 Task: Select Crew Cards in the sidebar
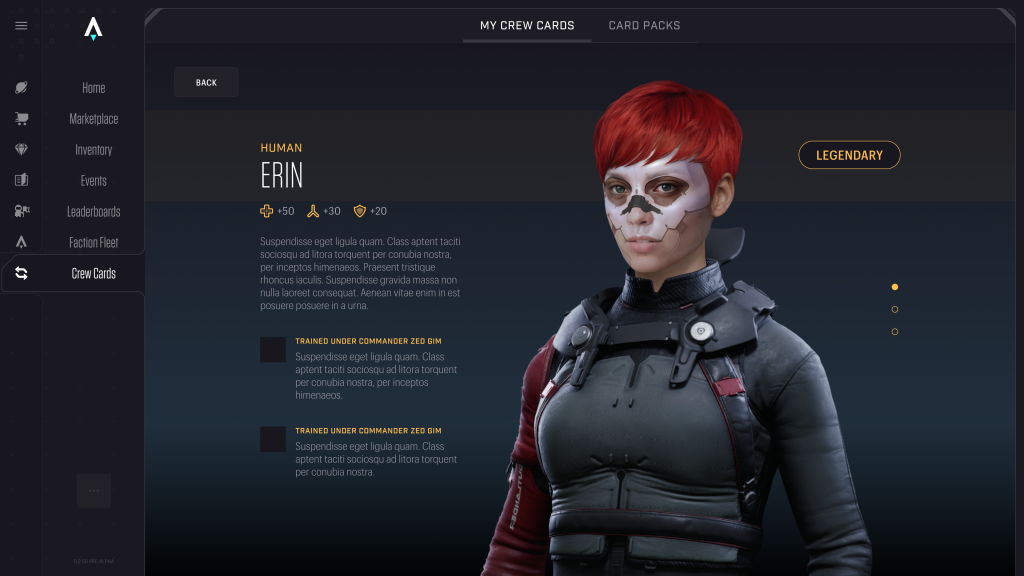93,273
